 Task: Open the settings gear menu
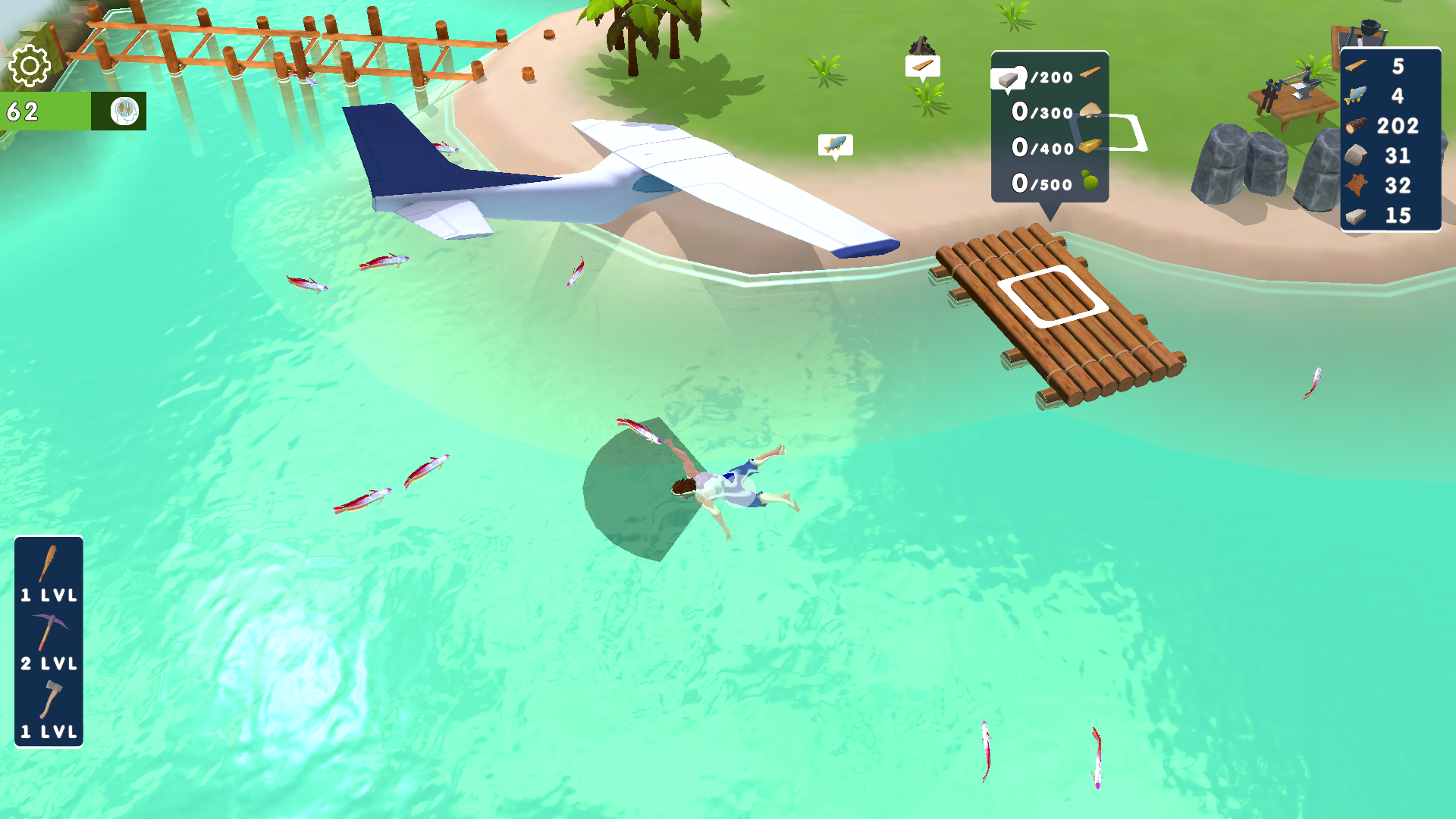(29, 67)
